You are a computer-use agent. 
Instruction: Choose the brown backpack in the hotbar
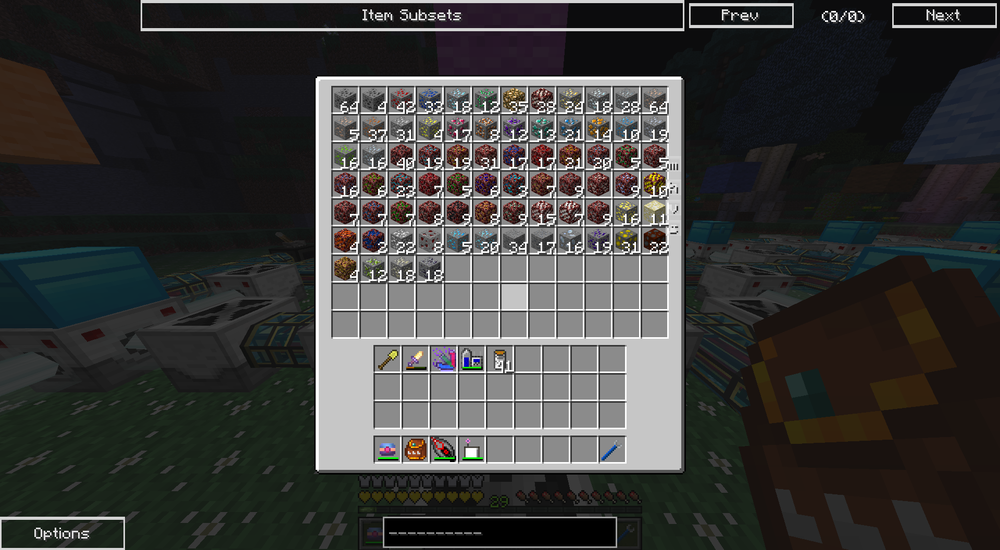(416, 450)
